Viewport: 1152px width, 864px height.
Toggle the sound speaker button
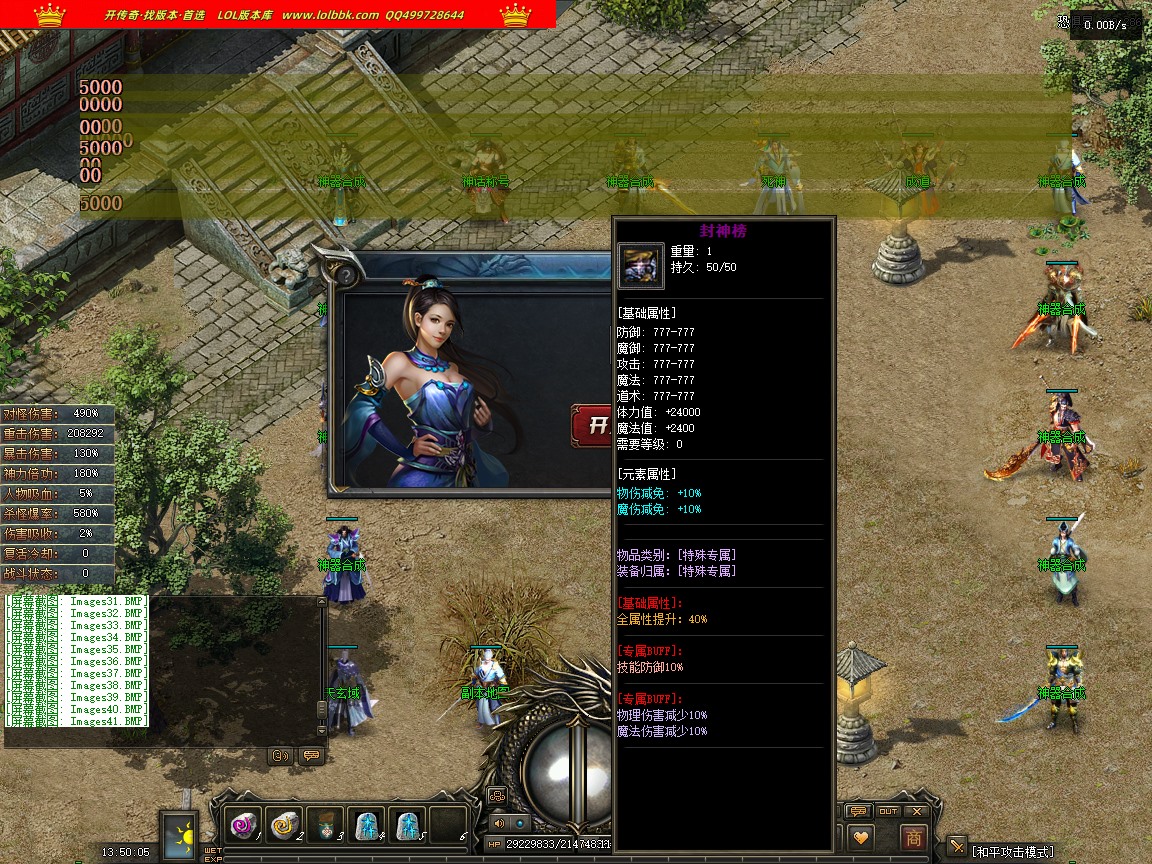499,823
